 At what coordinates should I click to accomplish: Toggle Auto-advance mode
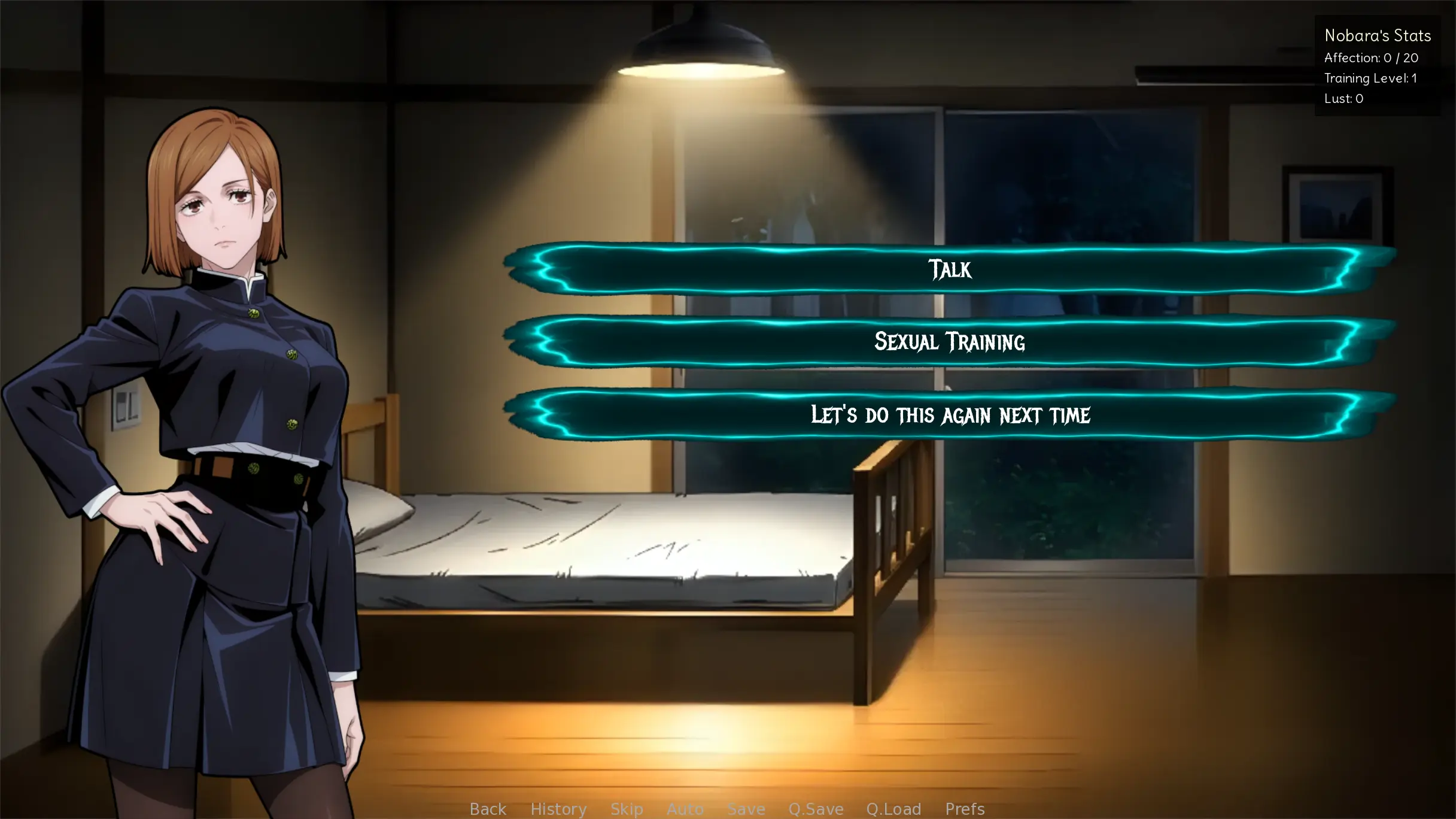[x=685, y=809]
